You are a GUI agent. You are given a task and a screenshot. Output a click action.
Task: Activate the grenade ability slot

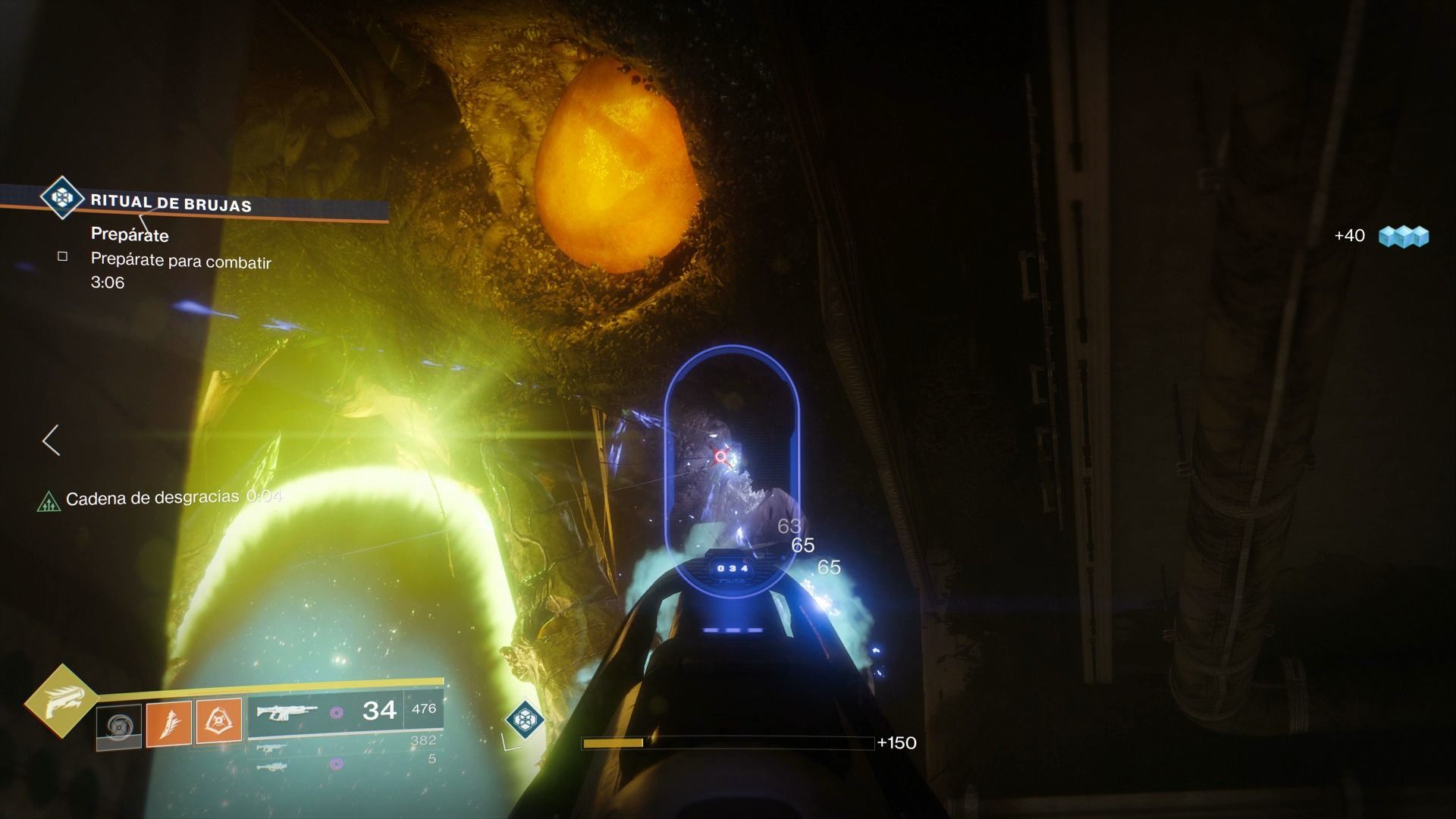point(119,726)
